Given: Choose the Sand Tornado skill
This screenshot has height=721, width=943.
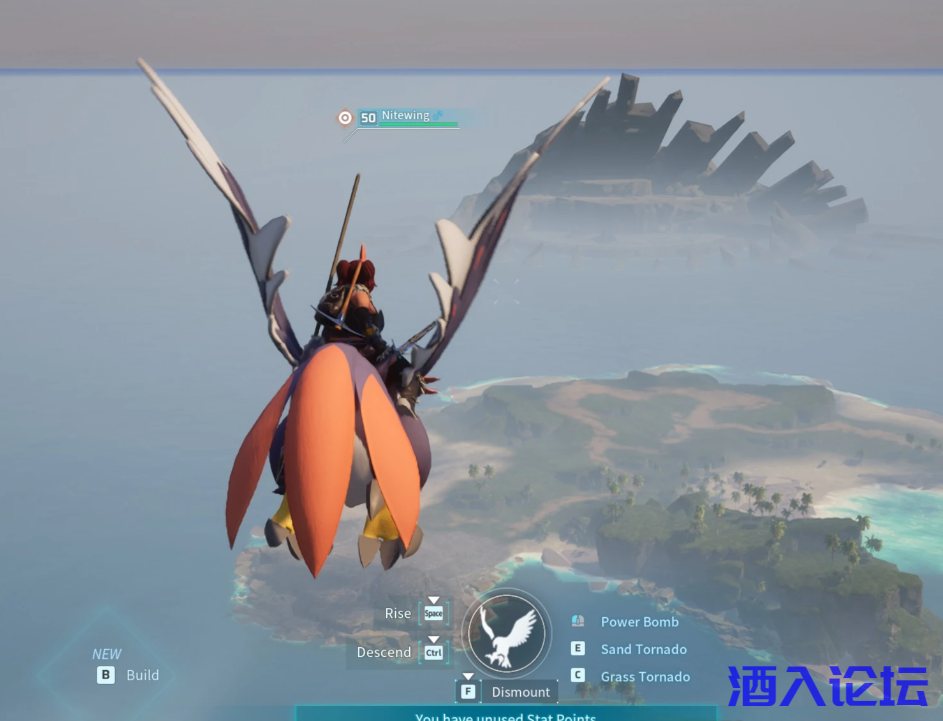Looking at the screenshot, I should 643,649.
